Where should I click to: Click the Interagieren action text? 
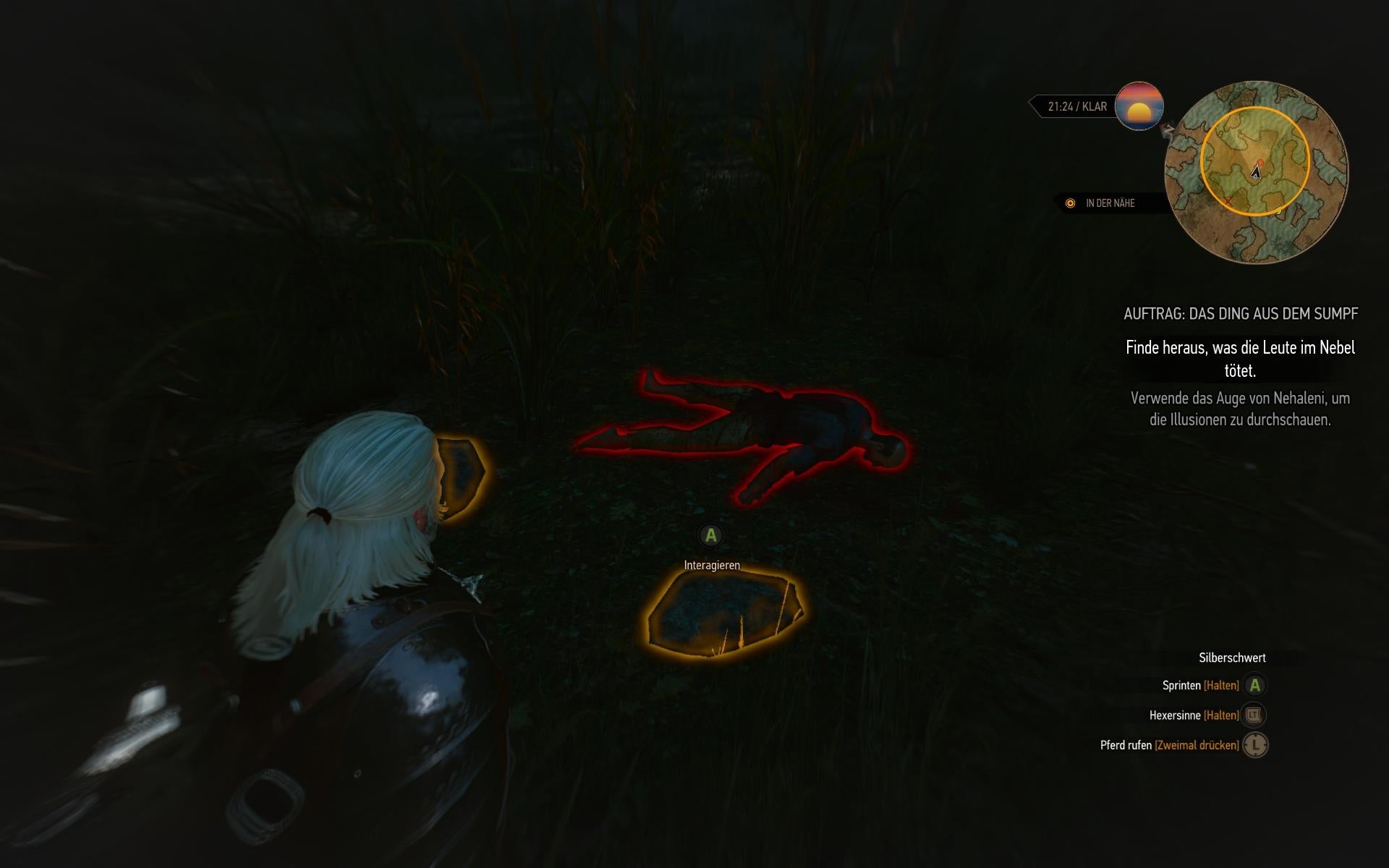pos(712,564)
